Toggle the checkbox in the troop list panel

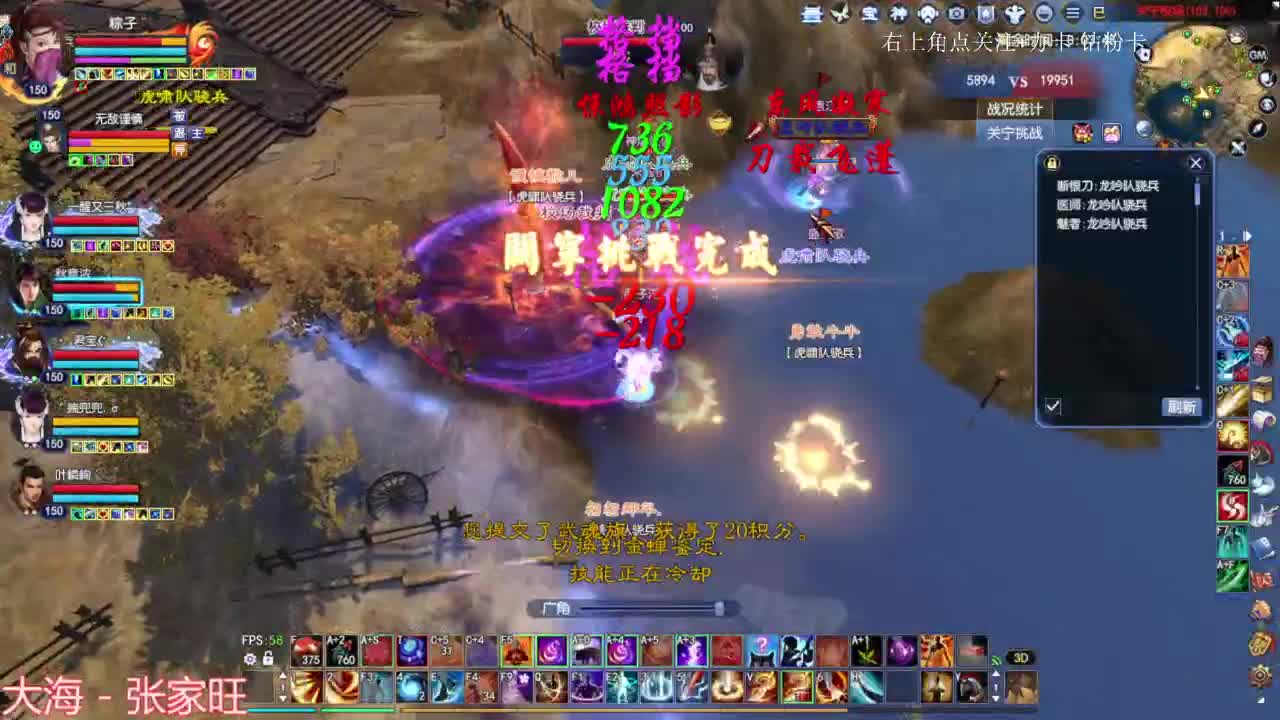point(1053,407)
